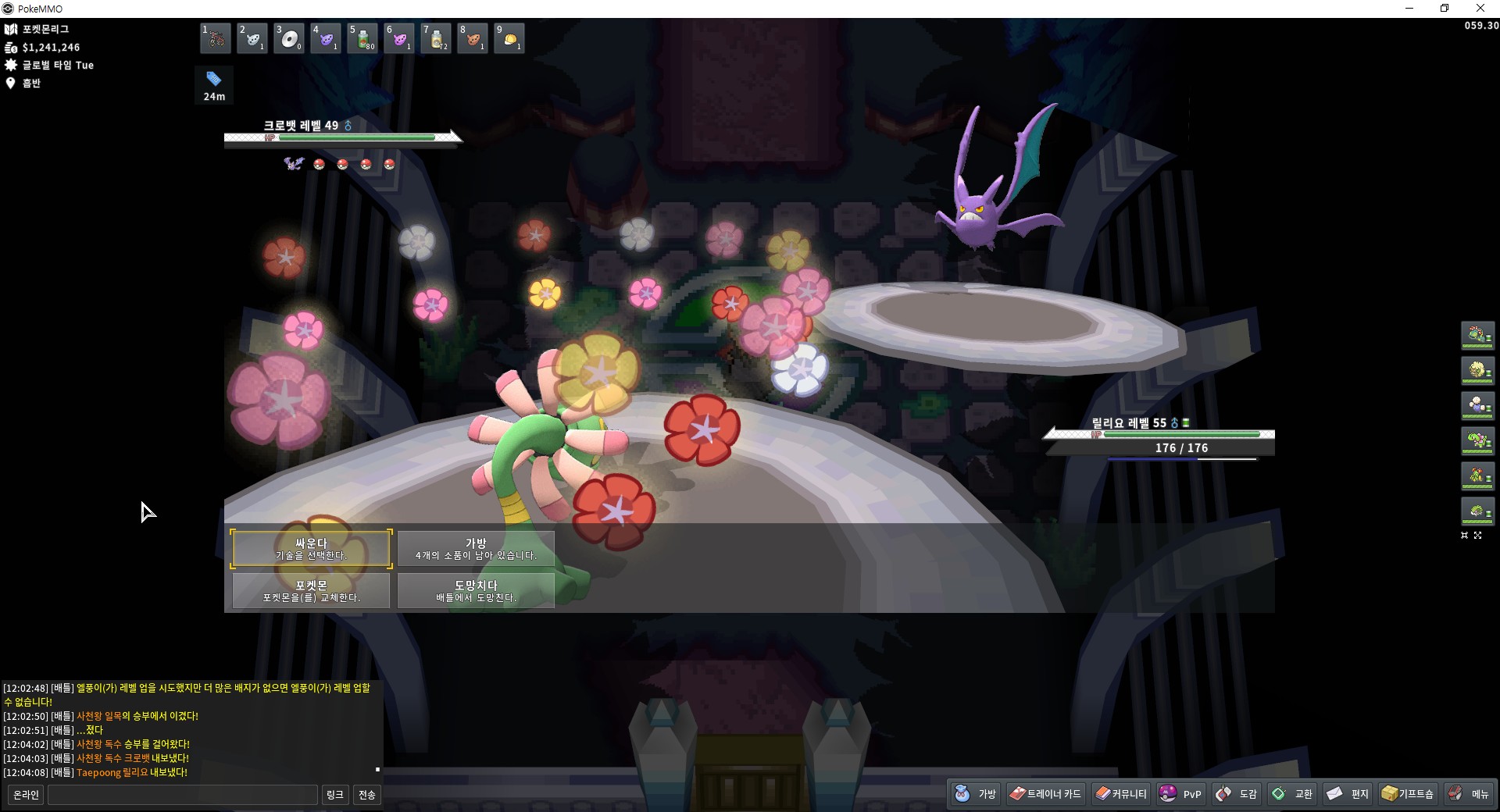Close the PokeMMO window

pyautogui.click(x=1480, y=9)
